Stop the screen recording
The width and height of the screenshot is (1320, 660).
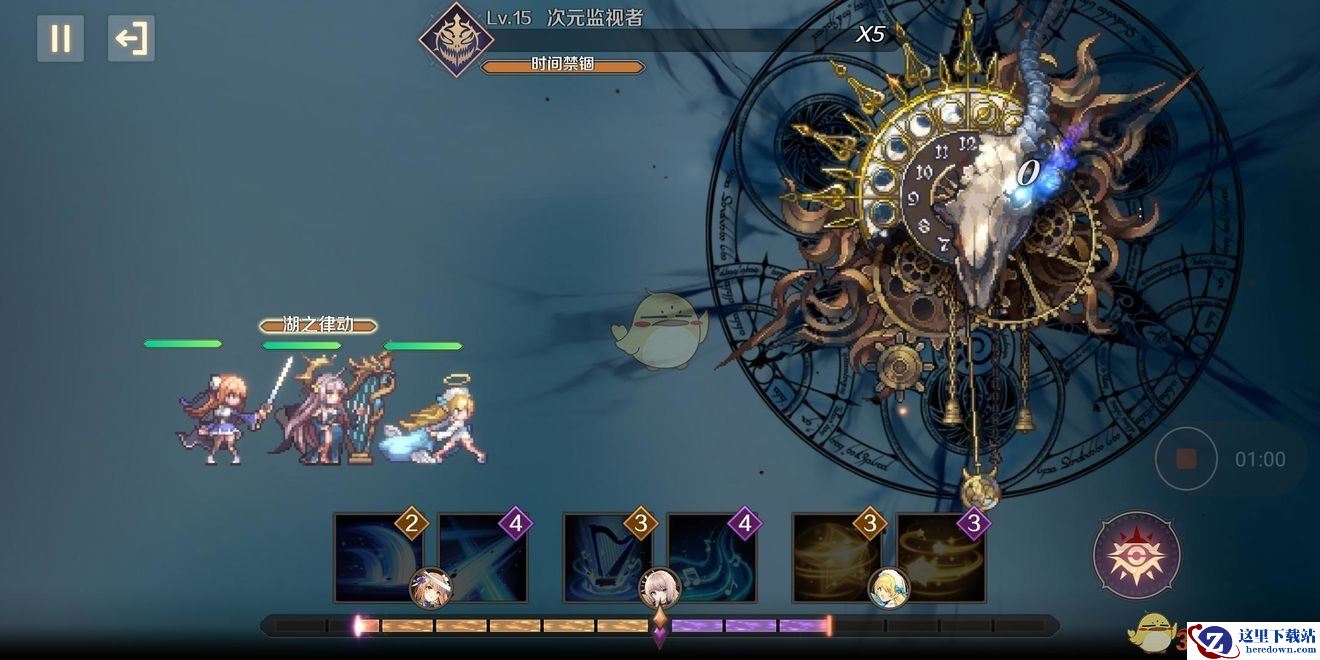[x=1186, y=459]
